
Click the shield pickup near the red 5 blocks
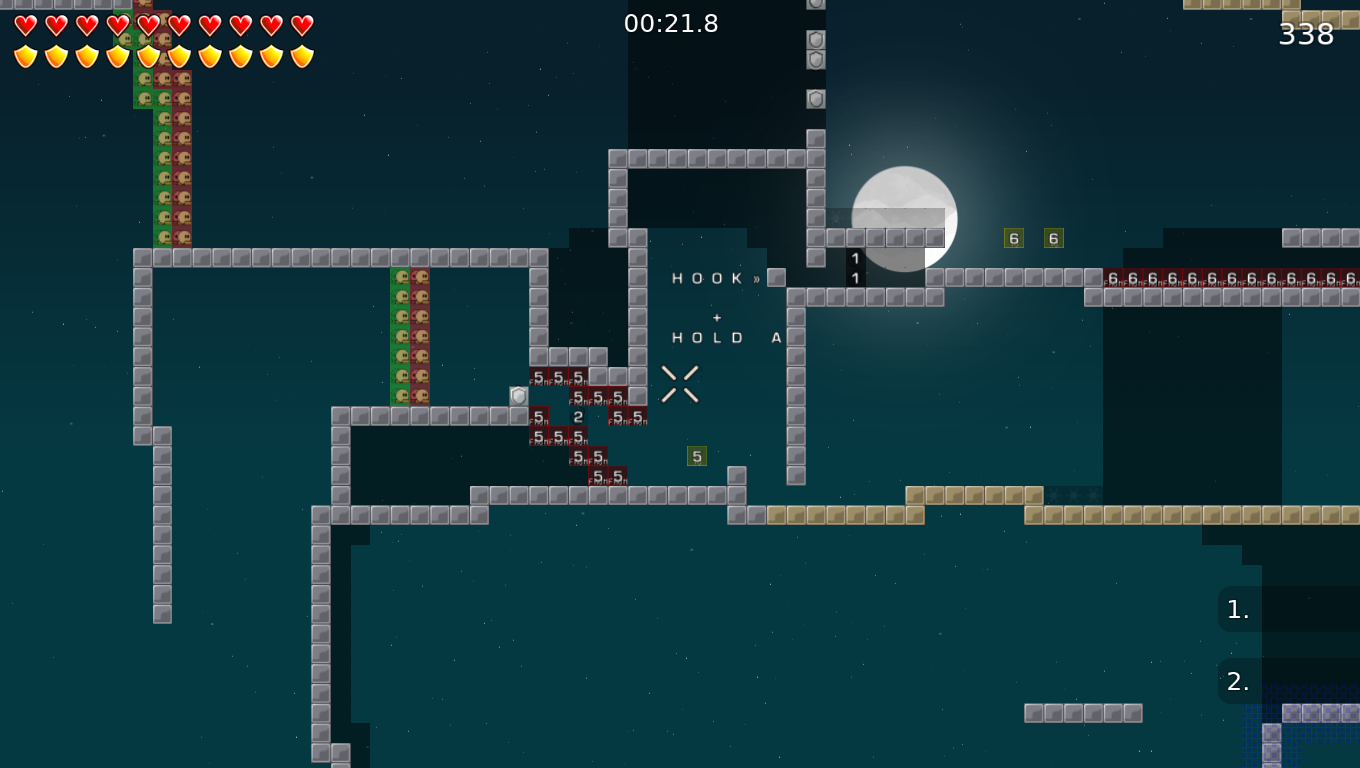[x=520, y=396]
